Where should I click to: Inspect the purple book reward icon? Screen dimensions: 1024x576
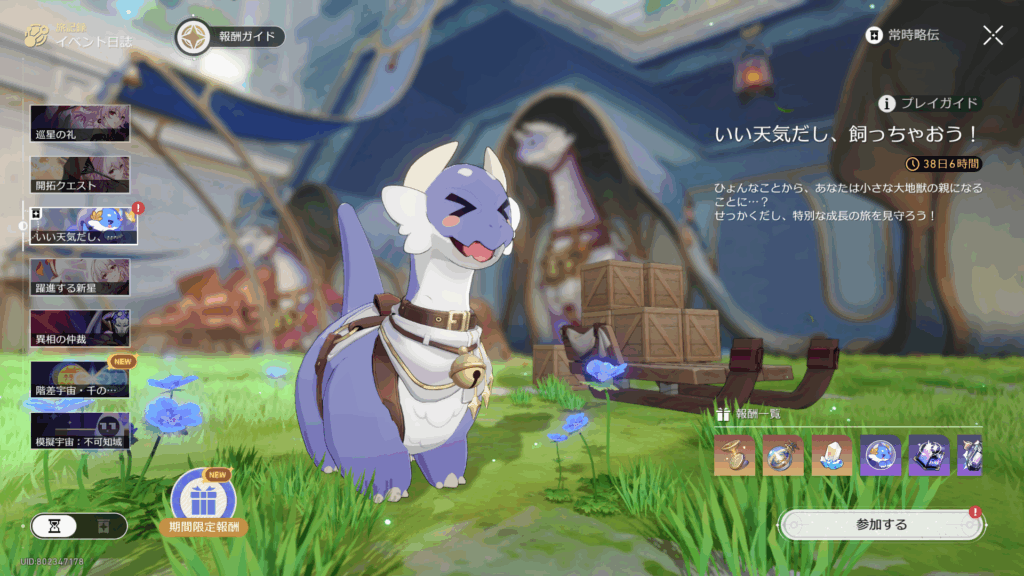(928, 455)
